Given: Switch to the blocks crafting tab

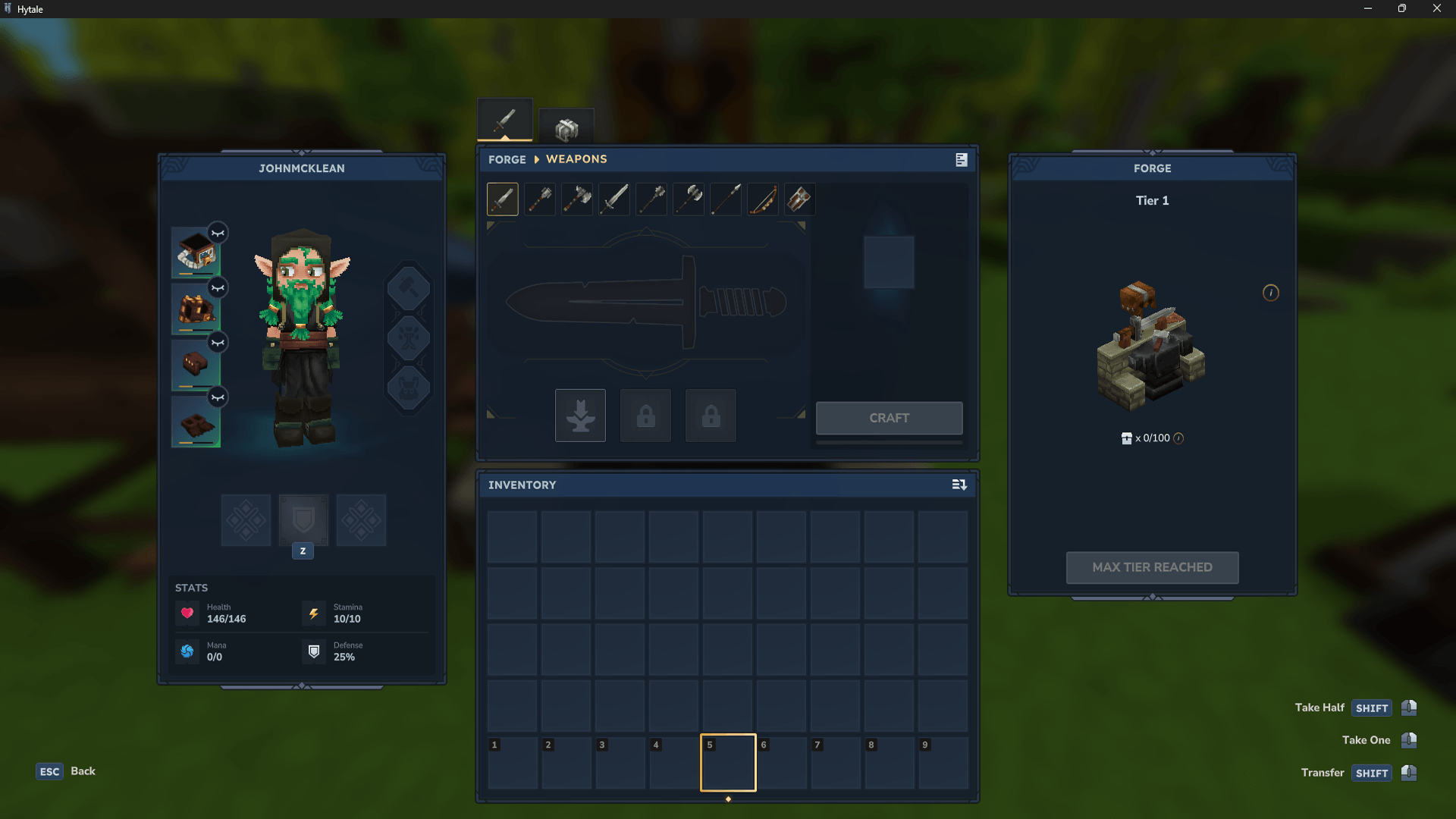Looking at the screenshot, I should [x=566, y=127].
